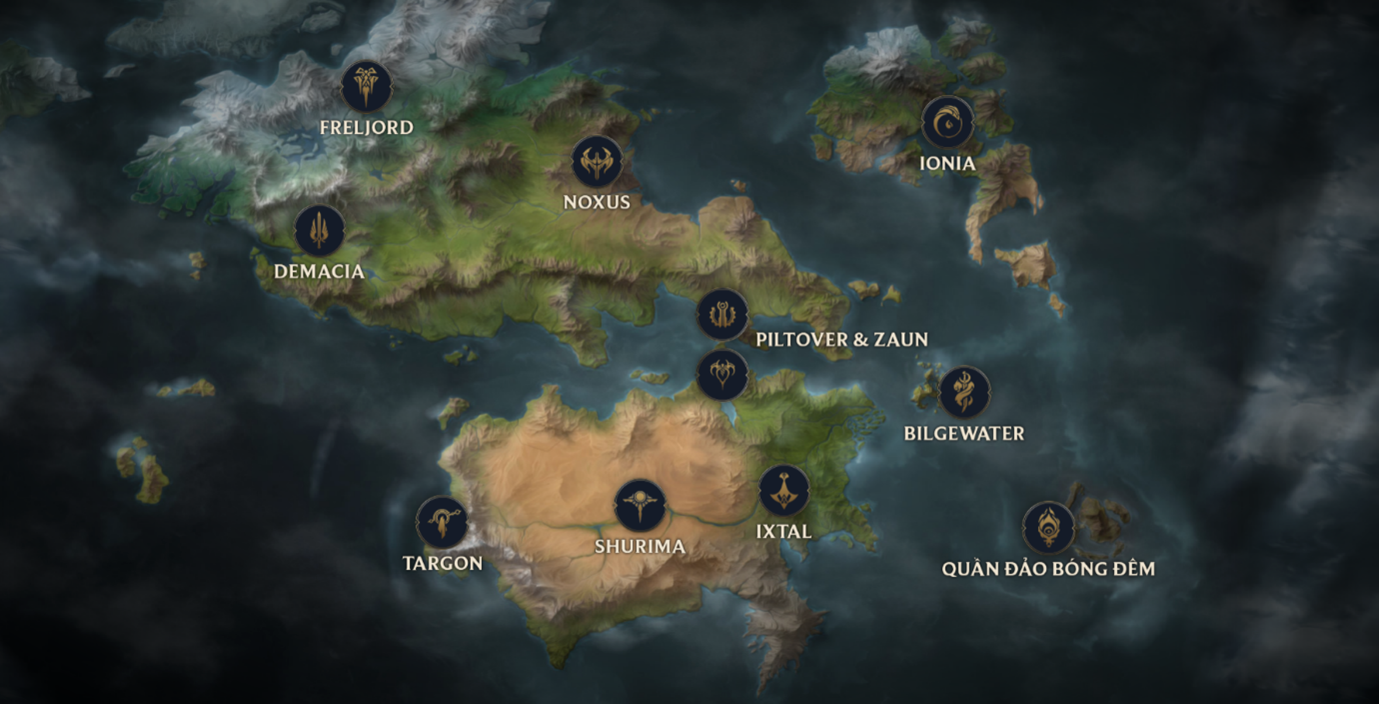Choose the Demacia region marker

click(x=320, y=231)
